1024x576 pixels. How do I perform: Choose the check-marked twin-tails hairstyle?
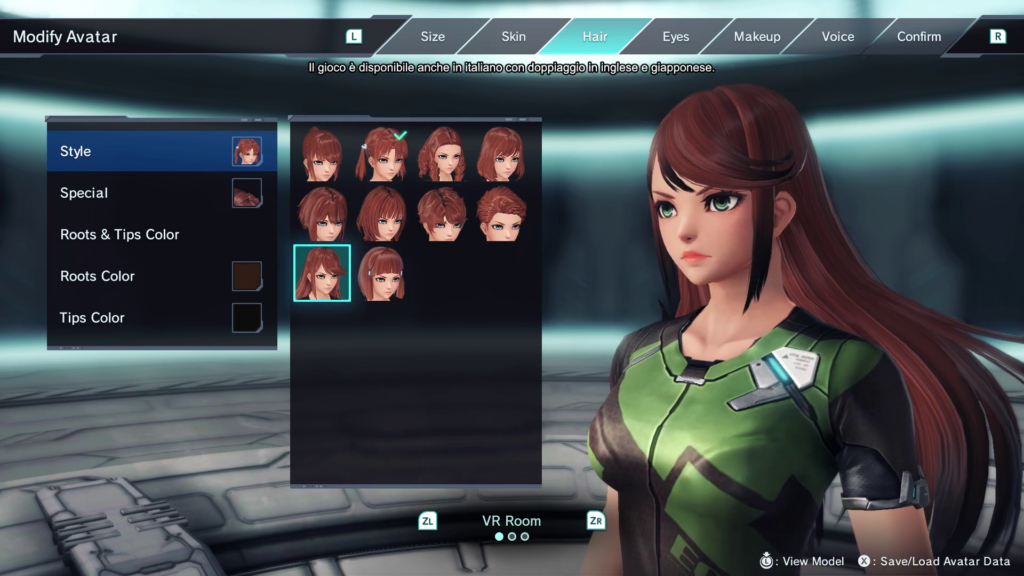coord(381,154)
